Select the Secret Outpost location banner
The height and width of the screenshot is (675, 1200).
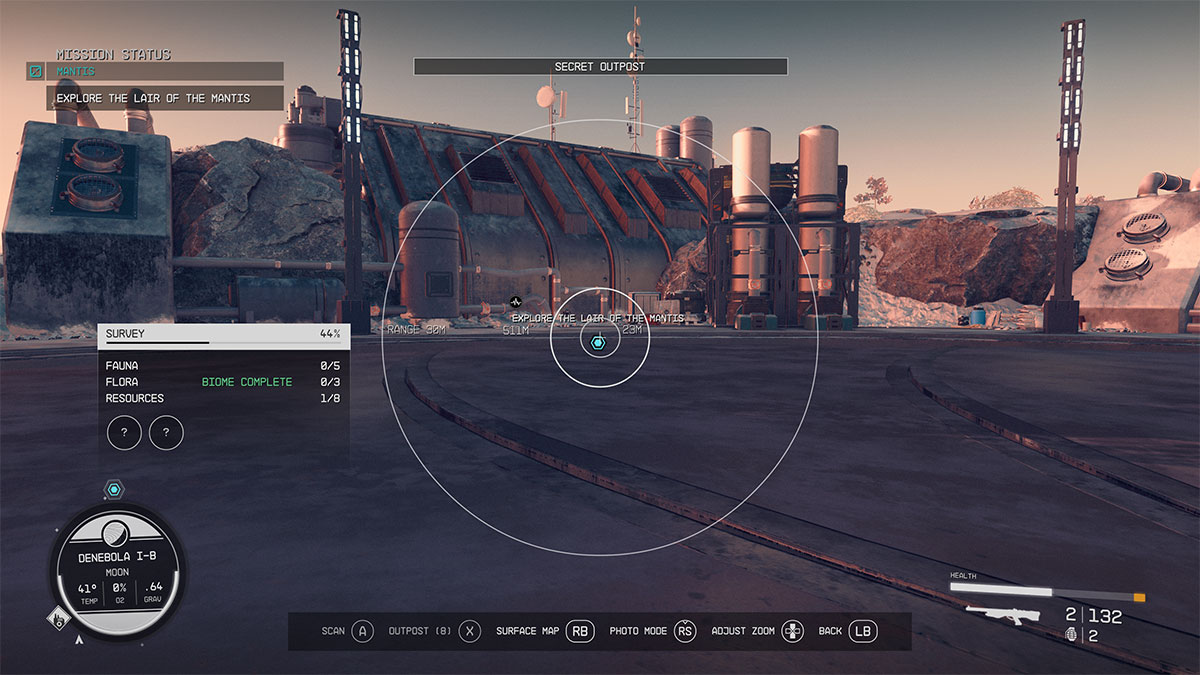pos(600,67)
